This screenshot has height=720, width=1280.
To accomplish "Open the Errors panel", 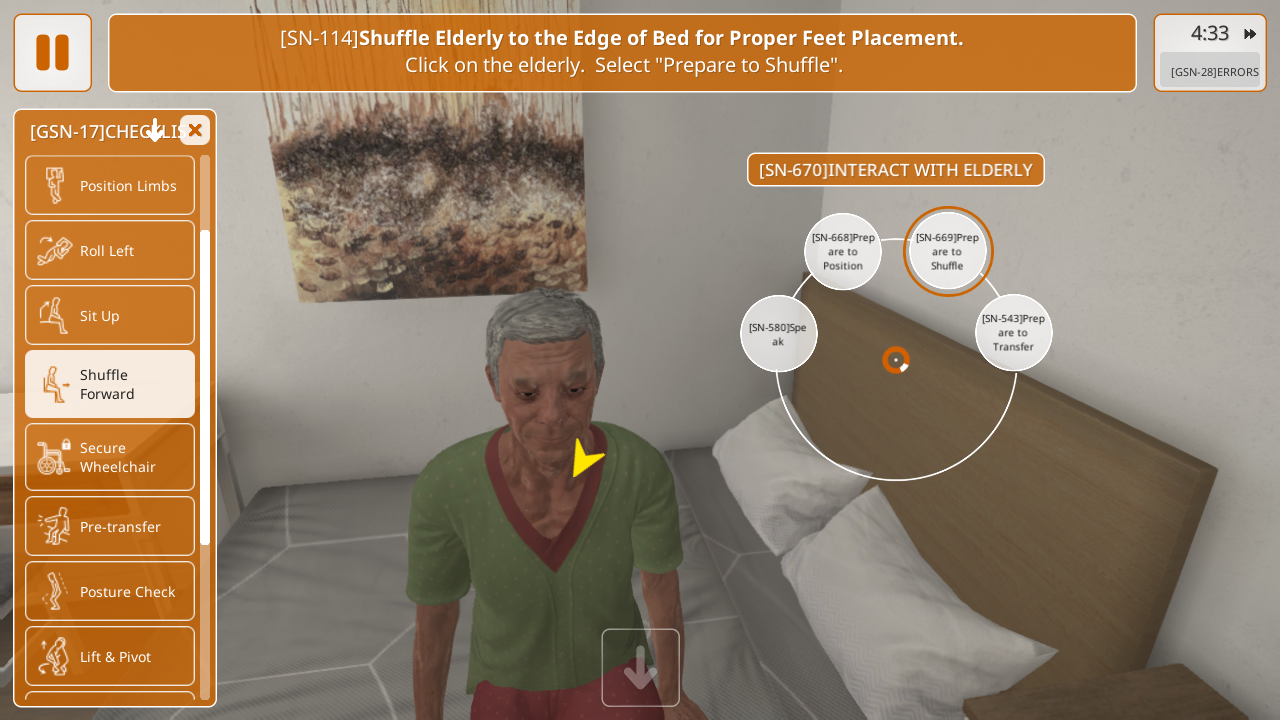I will (x=1214, y=71).
